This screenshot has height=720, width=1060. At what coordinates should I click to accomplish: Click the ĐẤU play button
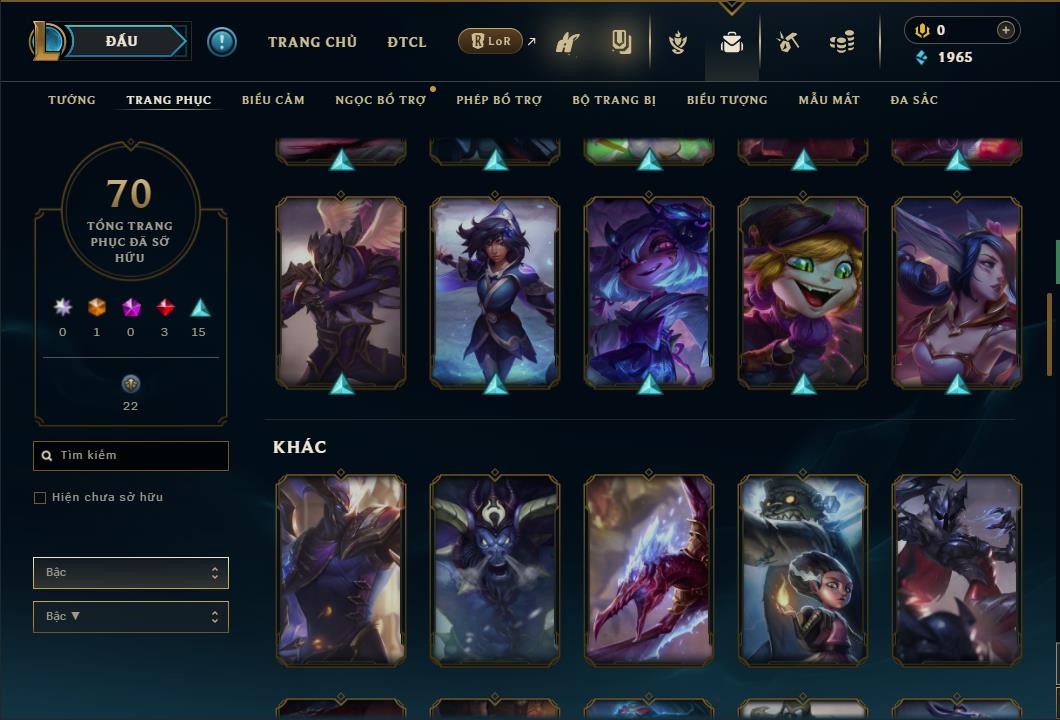pyautogui.click(x=121, y=41)
